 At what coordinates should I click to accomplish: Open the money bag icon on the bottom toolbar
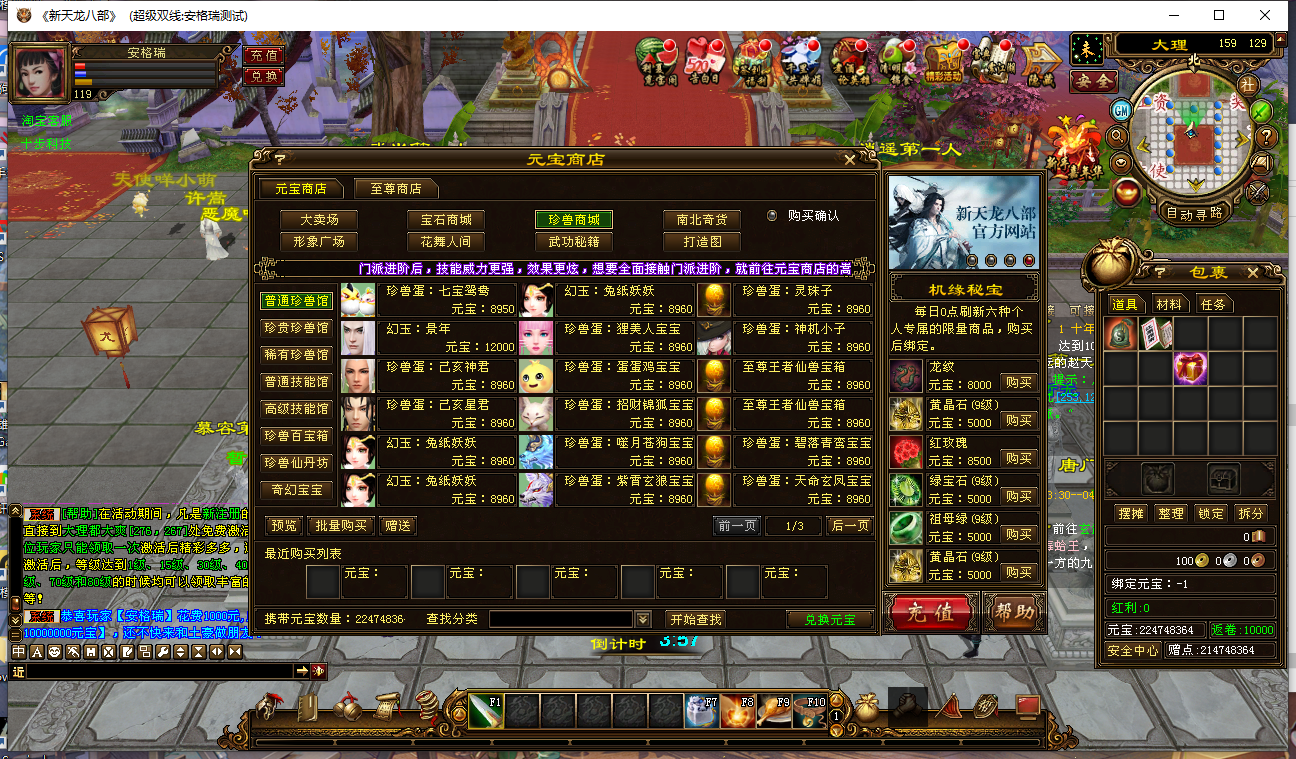click(x=864, y=707)
